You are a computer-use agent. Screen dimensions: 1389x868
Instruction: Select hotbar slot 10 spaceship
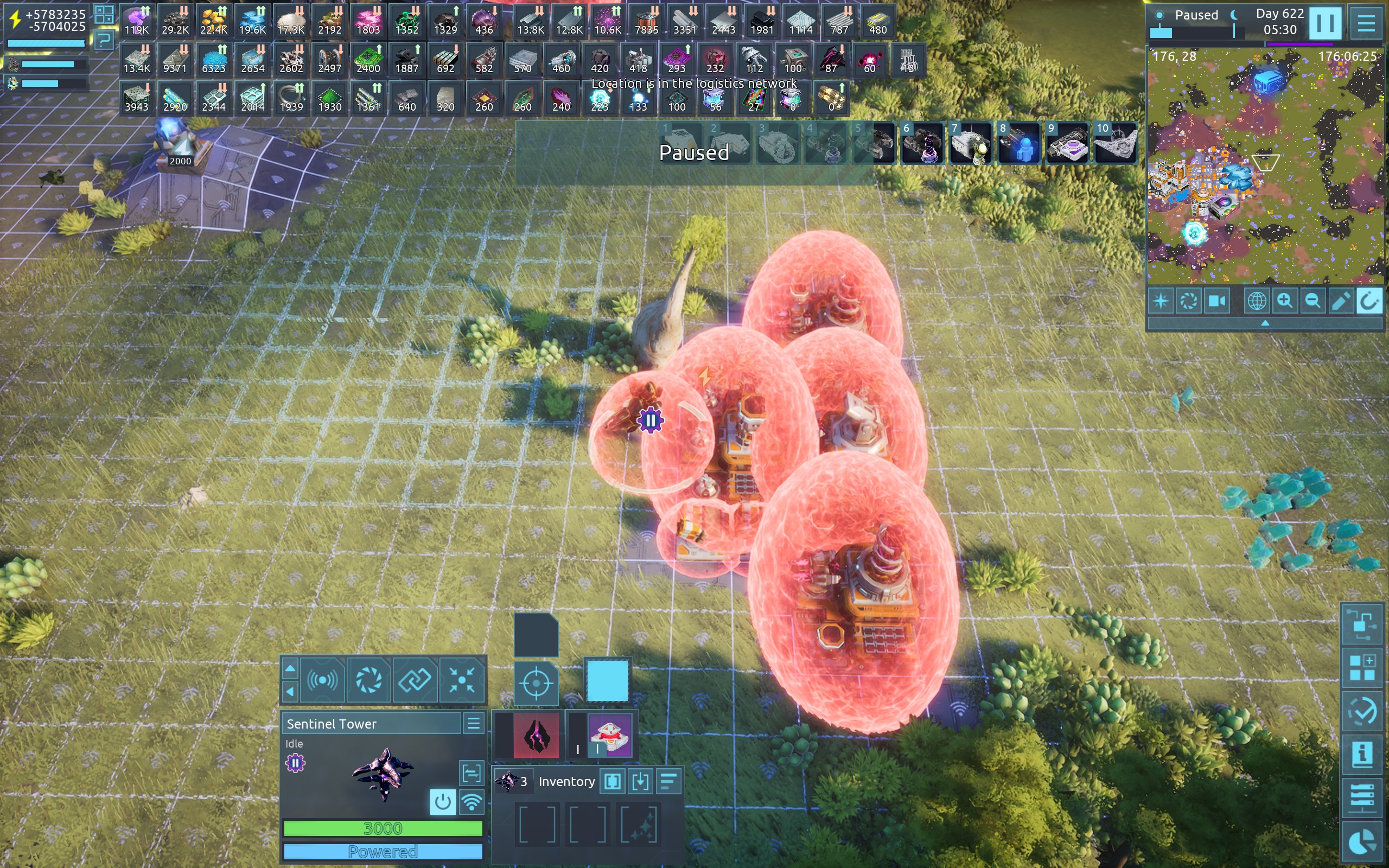[x=1115, y=144]
